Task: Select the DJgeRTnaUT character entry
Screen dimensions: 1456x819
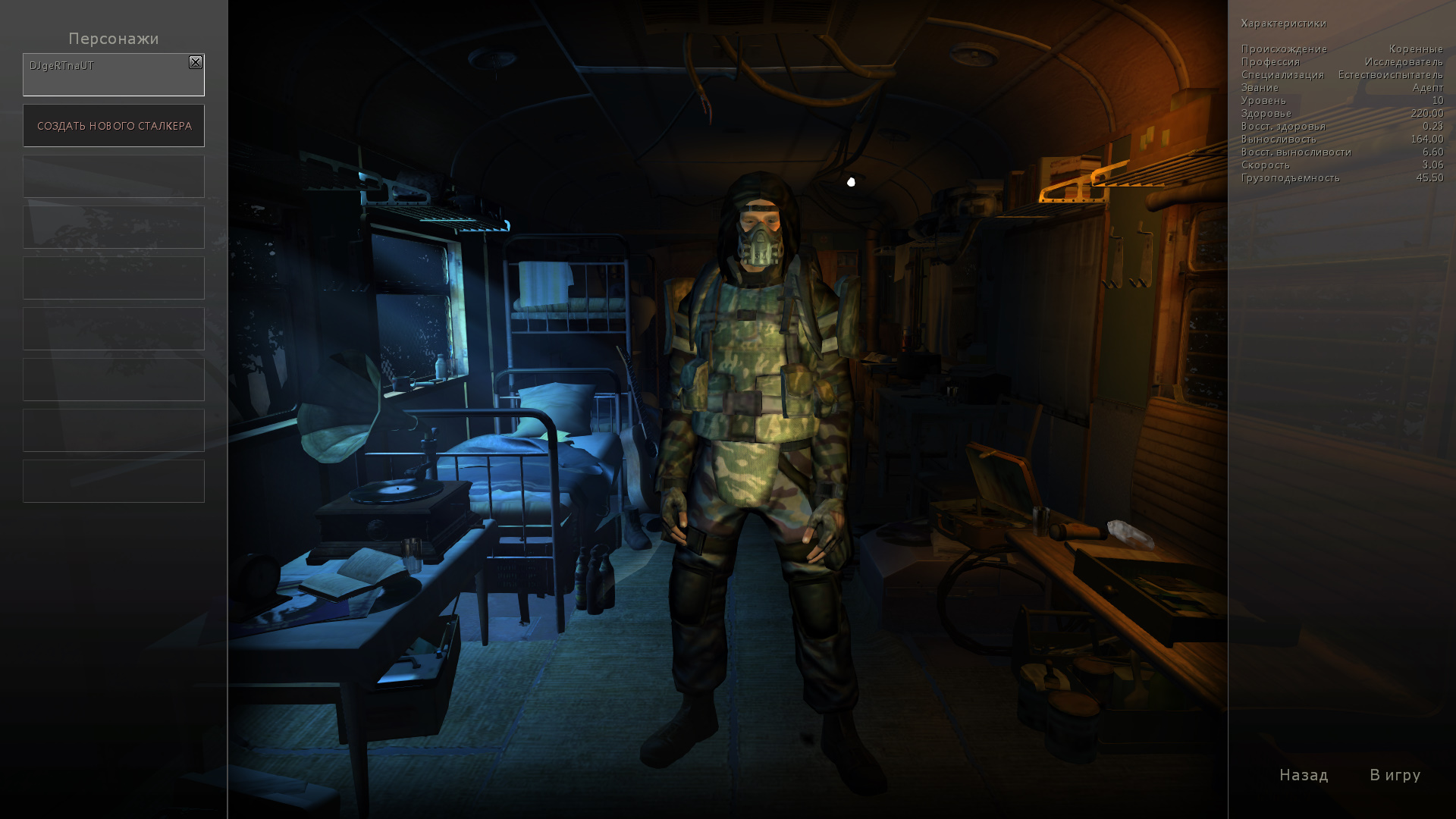Action: point(106,76)
